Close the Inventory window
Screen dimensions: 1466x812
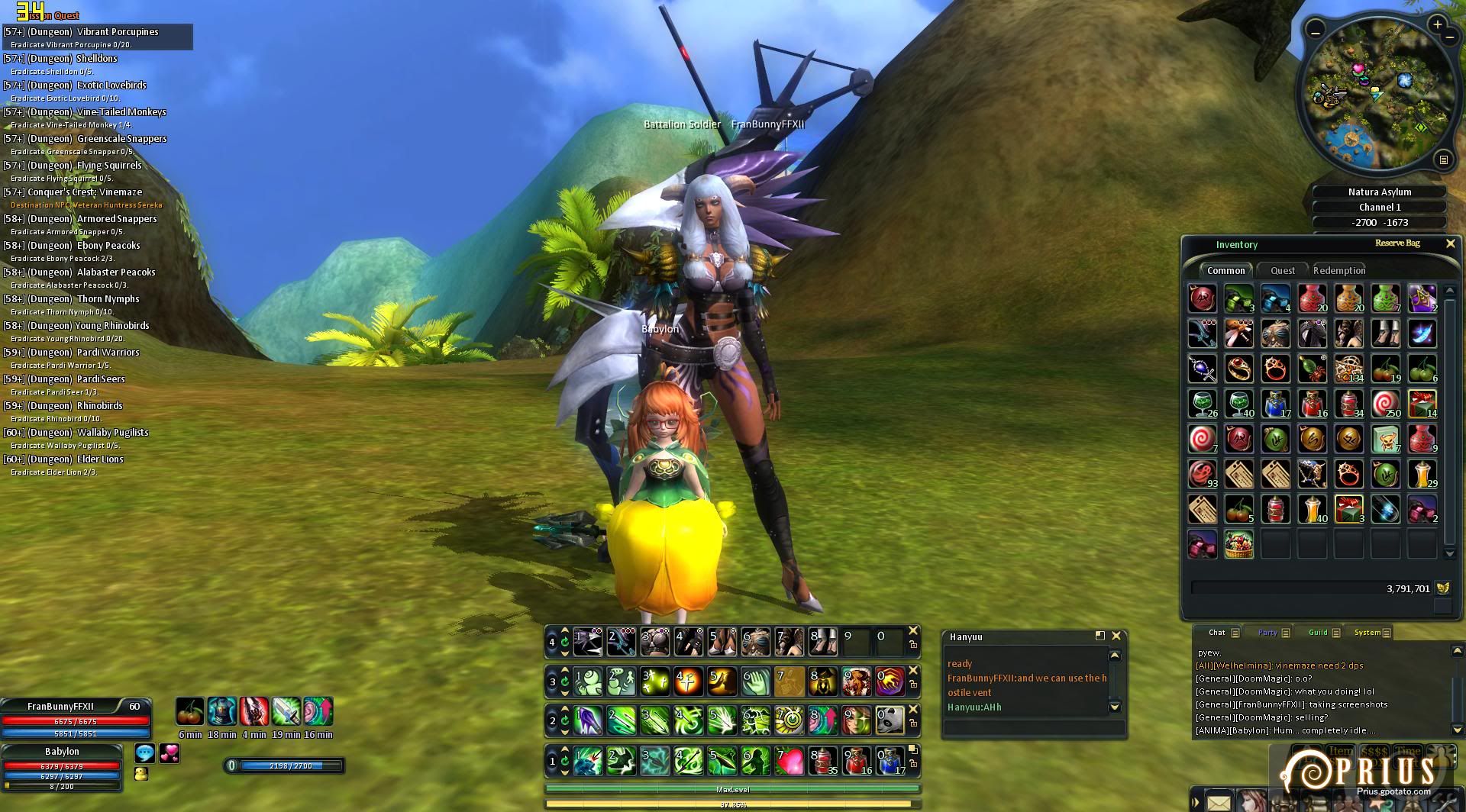pos(1450,243)
